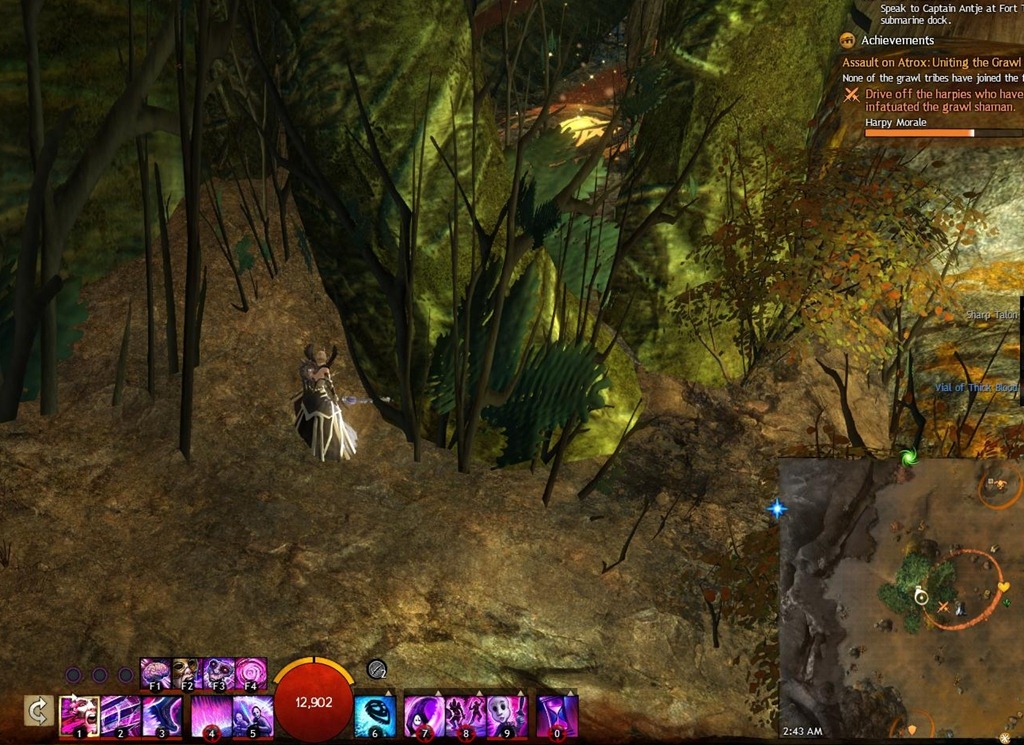Activate the F2 masked face shatter
1024x745 pixels.
186,671
